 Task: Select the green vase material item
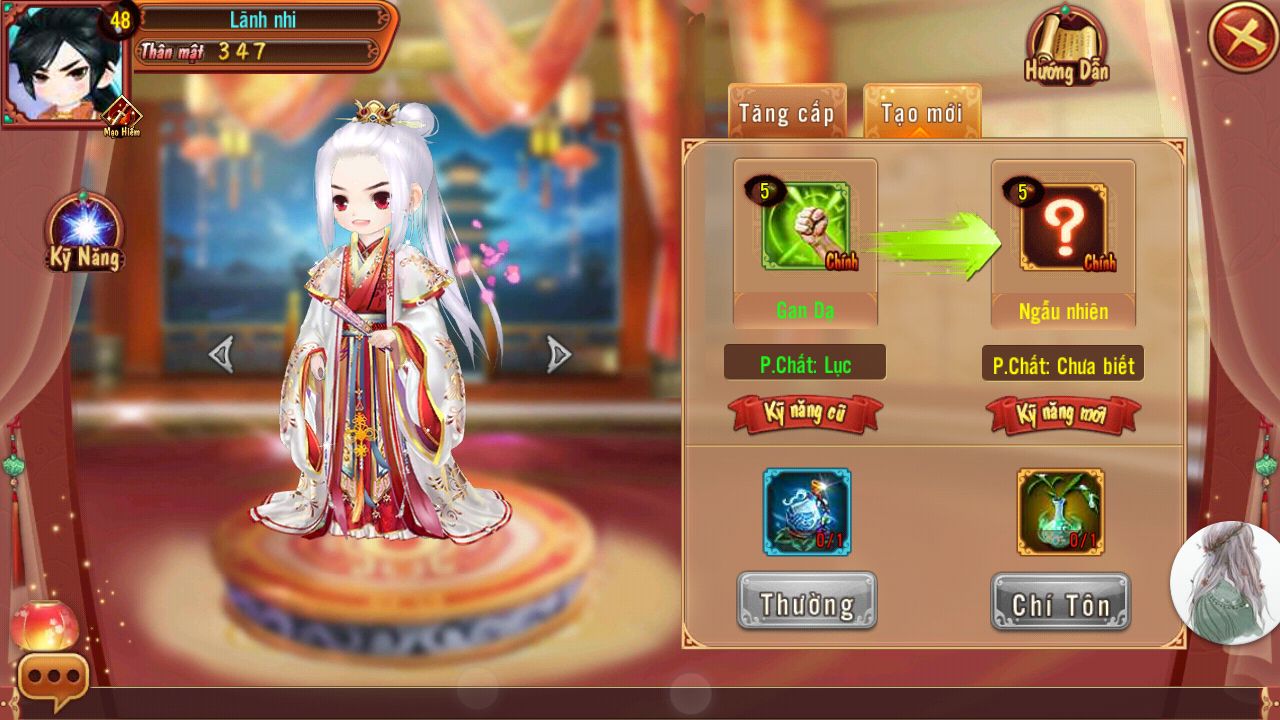(1061, 512)
